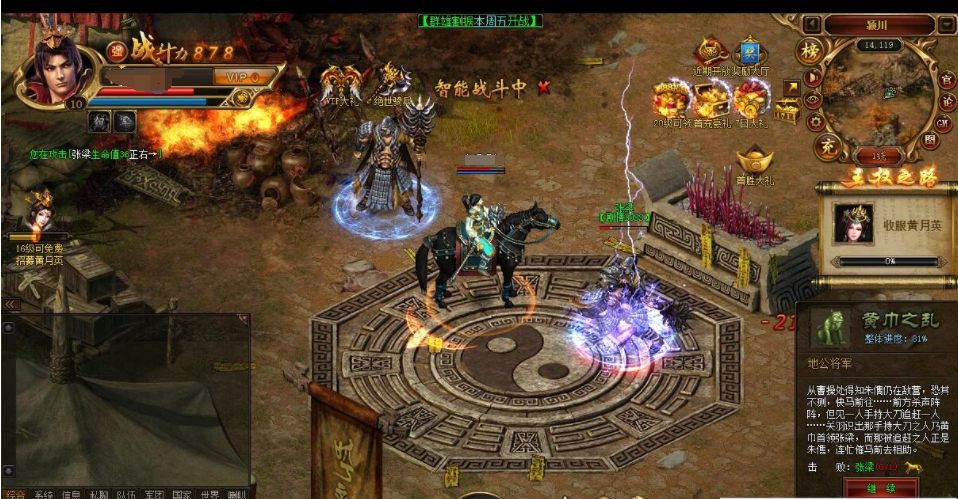Switch to the 世界 chat tab
The width and height of the screenshot is (958, 499).
[208, 493]
